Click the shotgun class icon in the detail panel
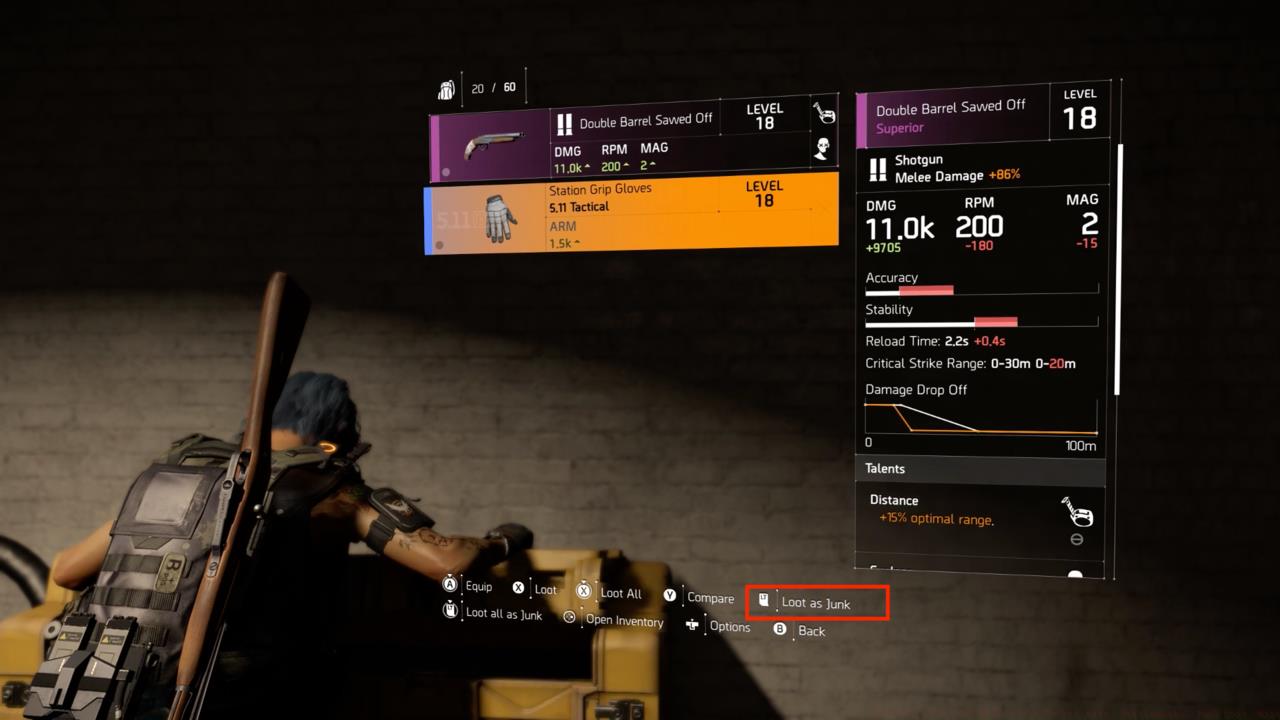Viewport: 1280px width, 720px height. pyautogui.click(x=877, y=167)
